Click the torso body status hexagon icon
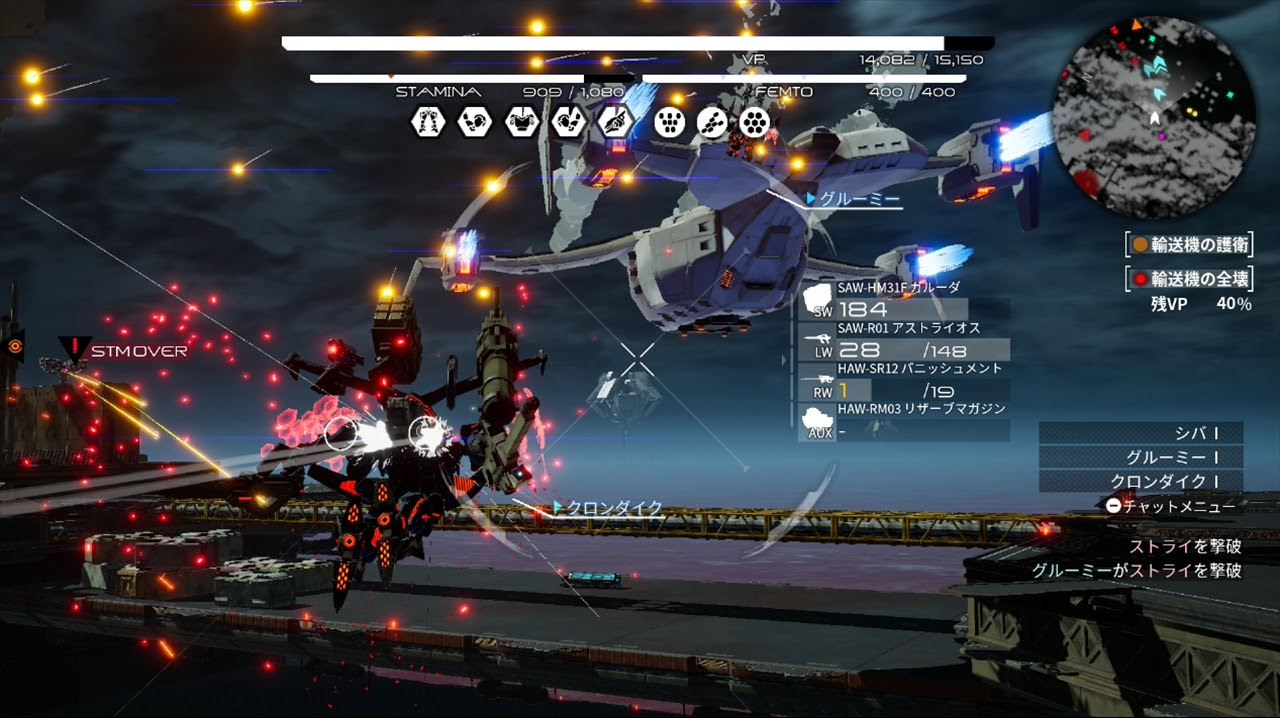Viewport: 1280px width, 718px height. click(521, 122)
